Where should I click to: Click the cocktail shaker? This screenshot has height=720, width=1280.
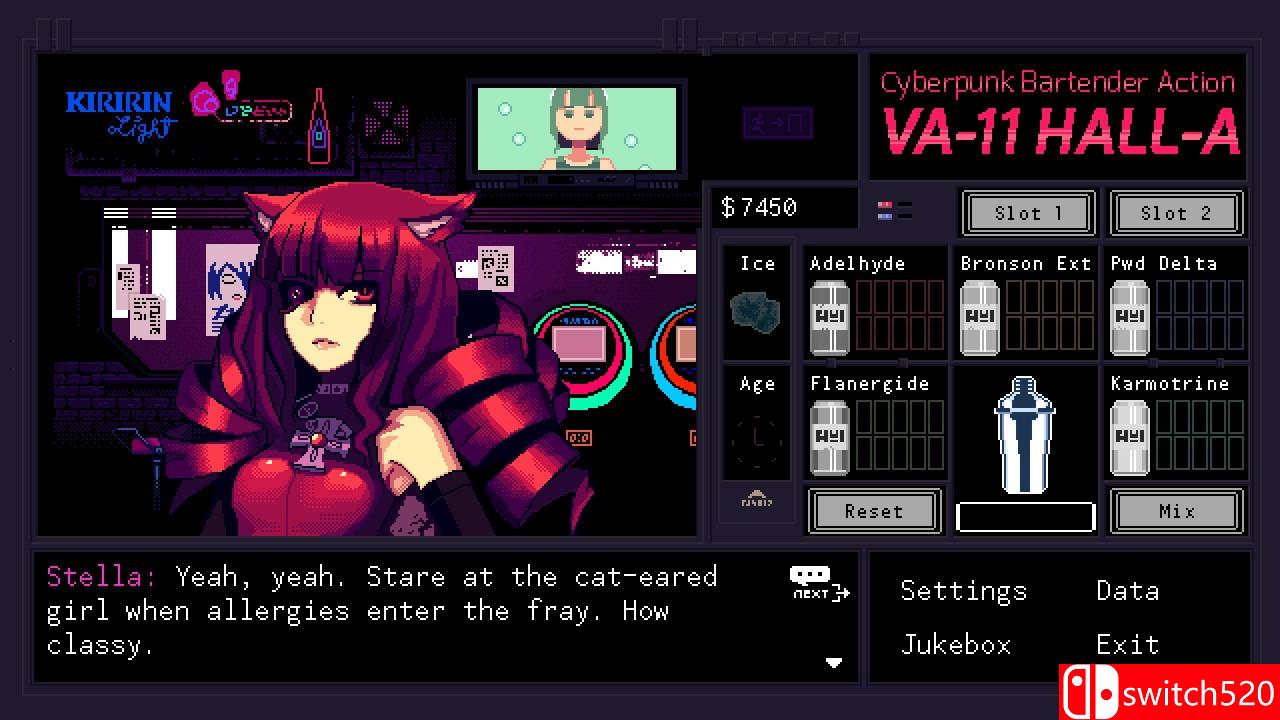(1024, 435)
